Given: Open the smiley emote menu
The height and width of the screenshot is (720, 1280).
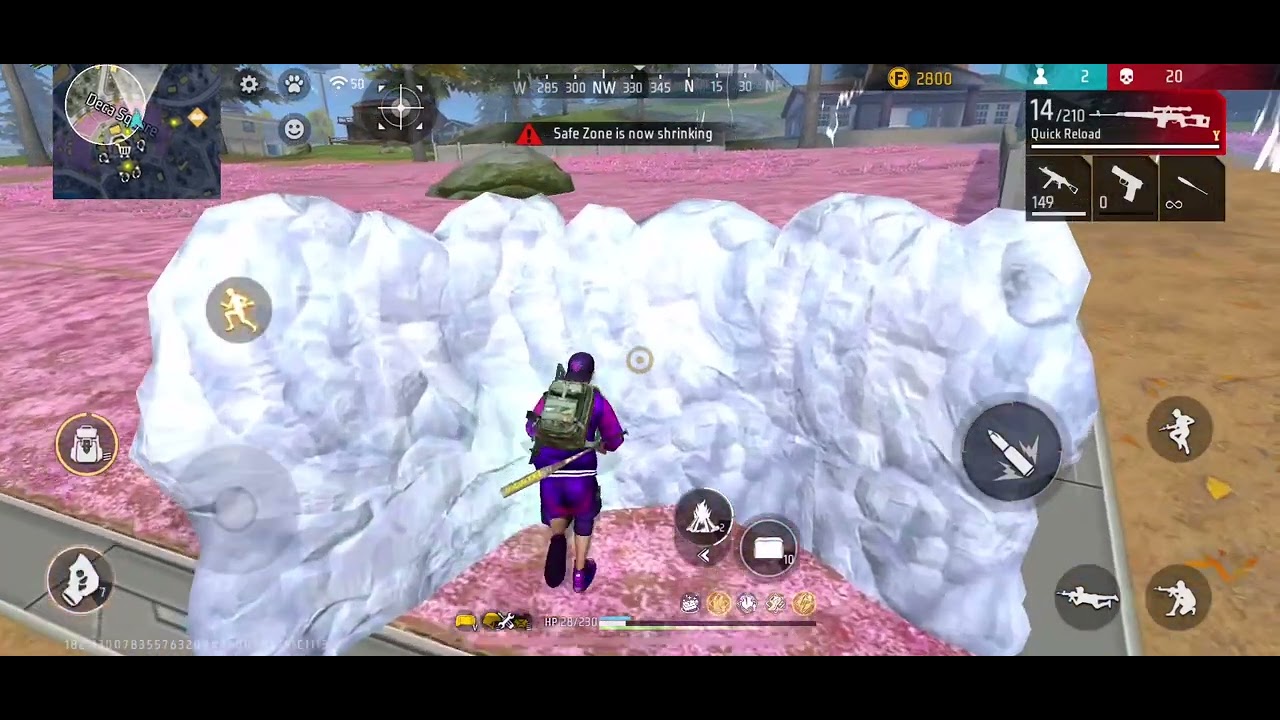Looking at the screenshot, I should coord(294,128).
